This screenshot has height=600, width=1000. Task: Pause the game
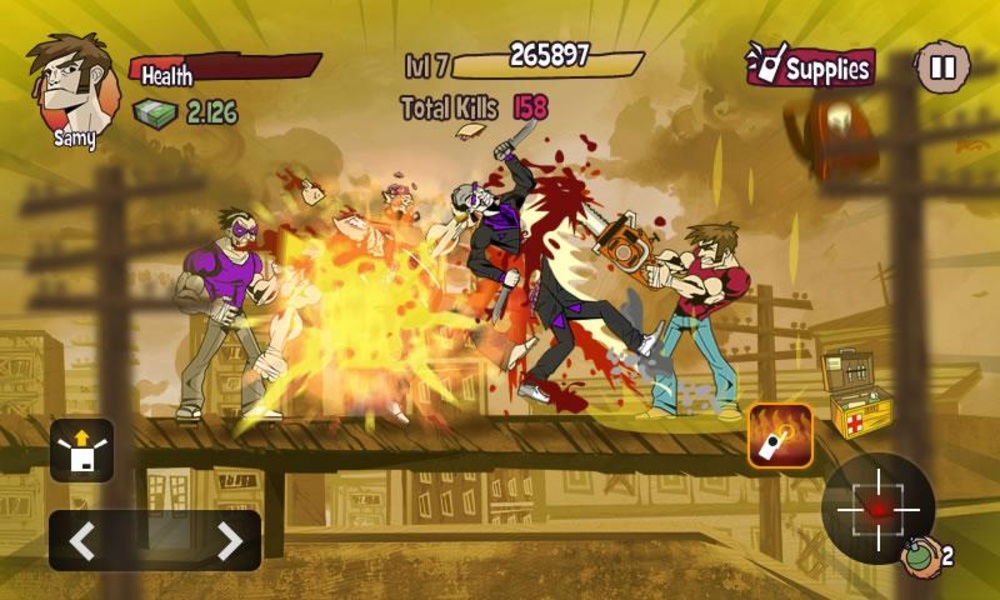942,68
